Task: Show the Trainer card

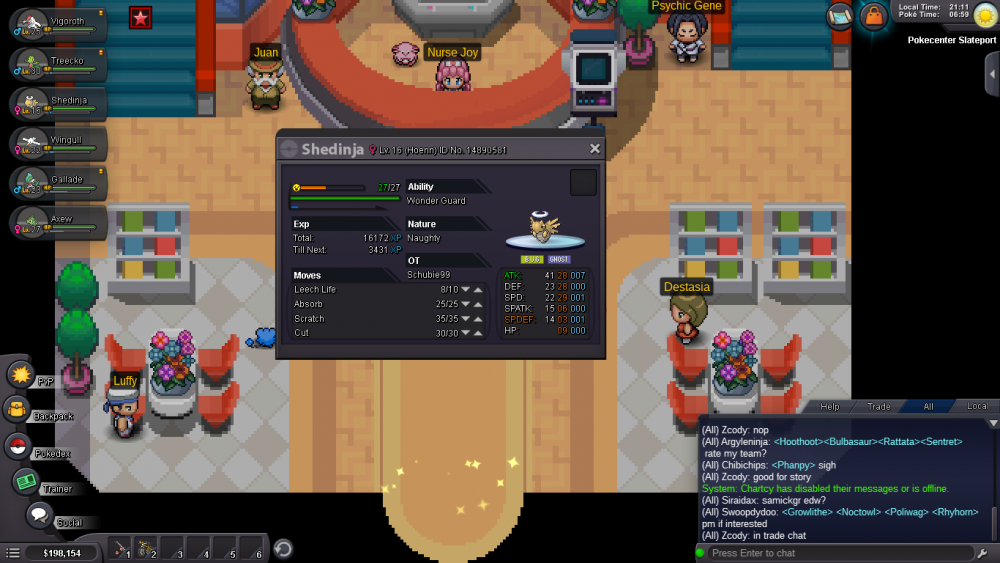Action: point(25,481)
